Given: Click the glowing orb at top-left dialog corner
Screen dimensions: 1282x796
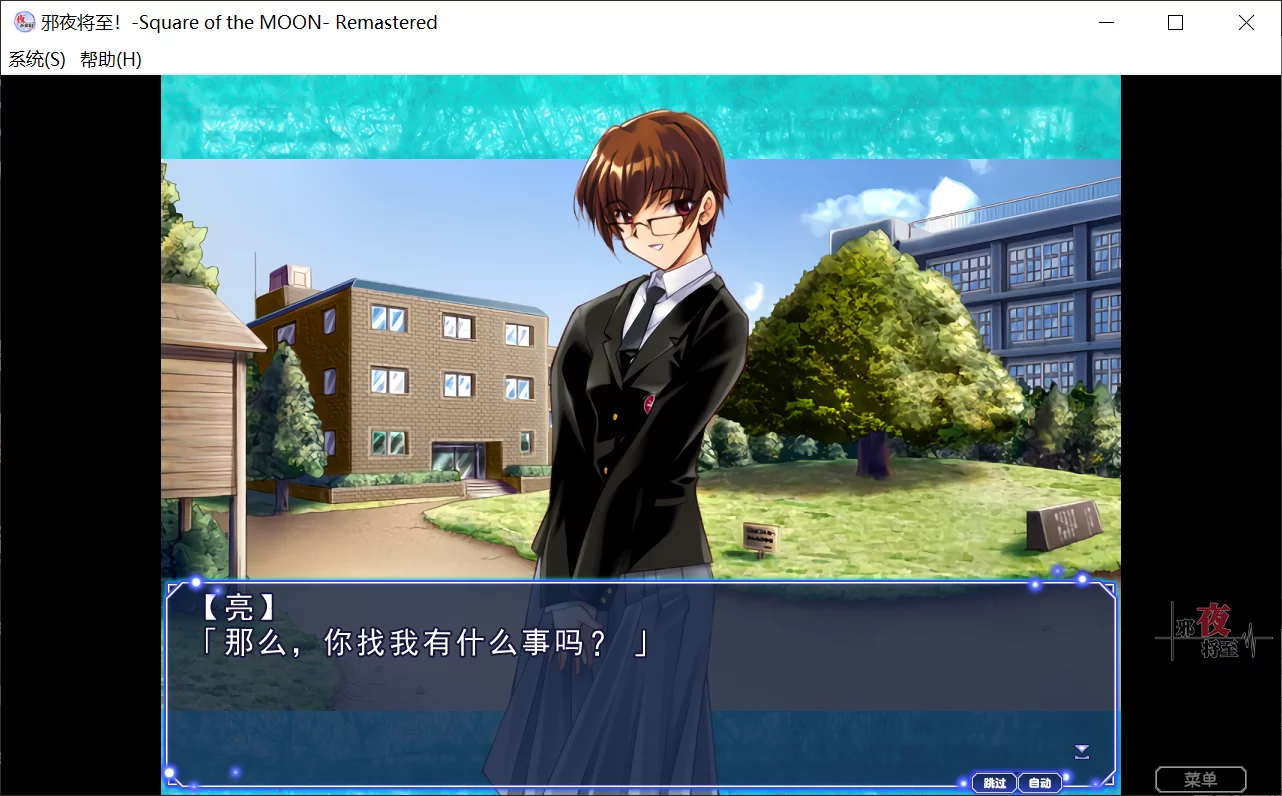Looking at the screenshot, I should pyautogui.click(x=196, y=580).
